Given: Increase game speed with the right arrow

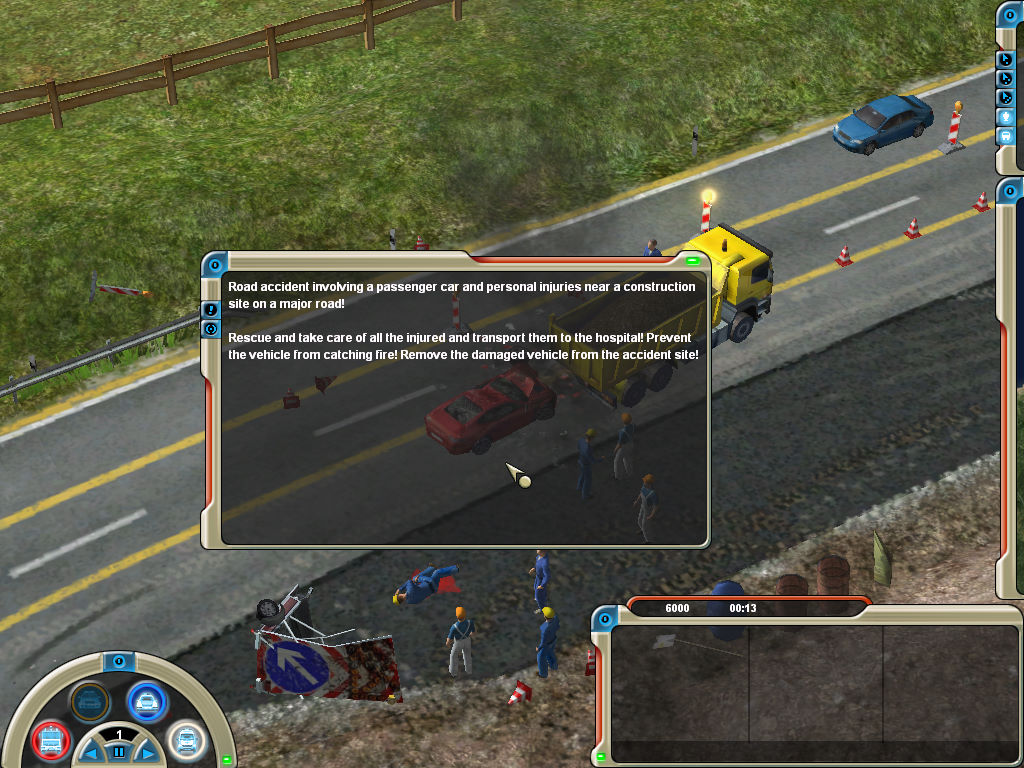Looking at the screenshot, I should 146,751.
